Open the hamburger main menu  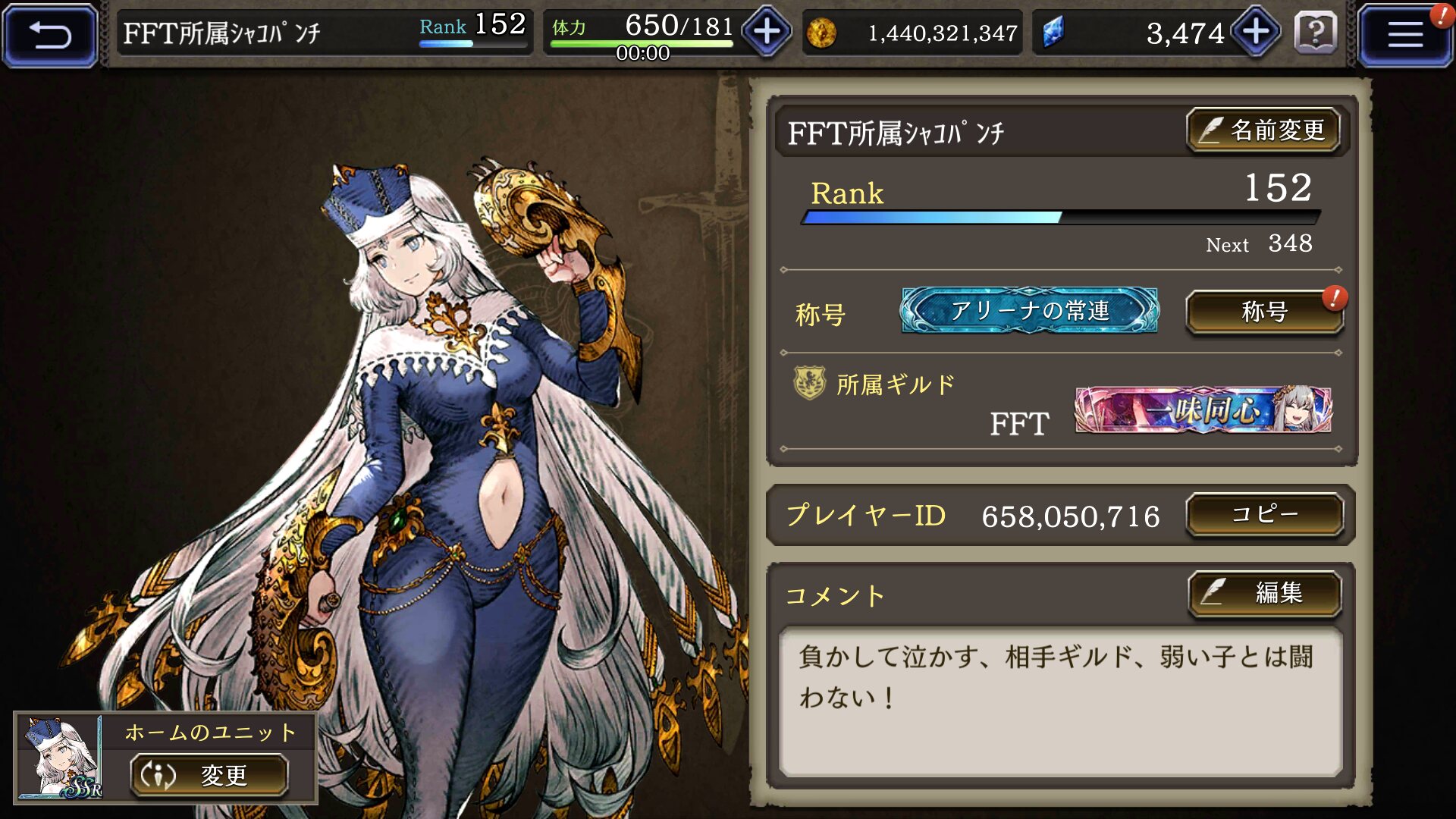[1404, 35]
